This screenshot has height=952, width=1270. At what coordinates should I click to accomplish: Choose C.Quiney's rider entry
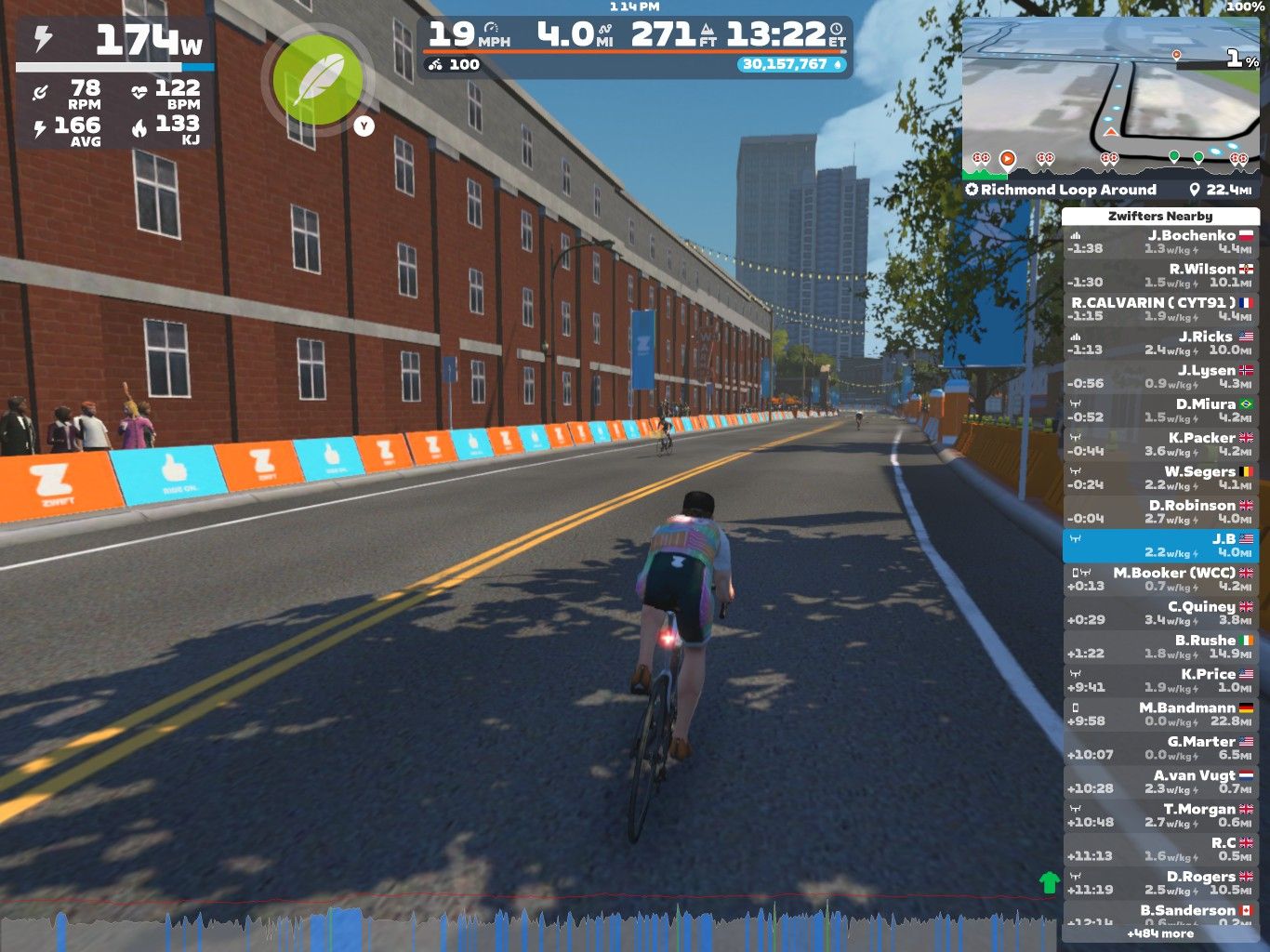(x=1160, y=613)
